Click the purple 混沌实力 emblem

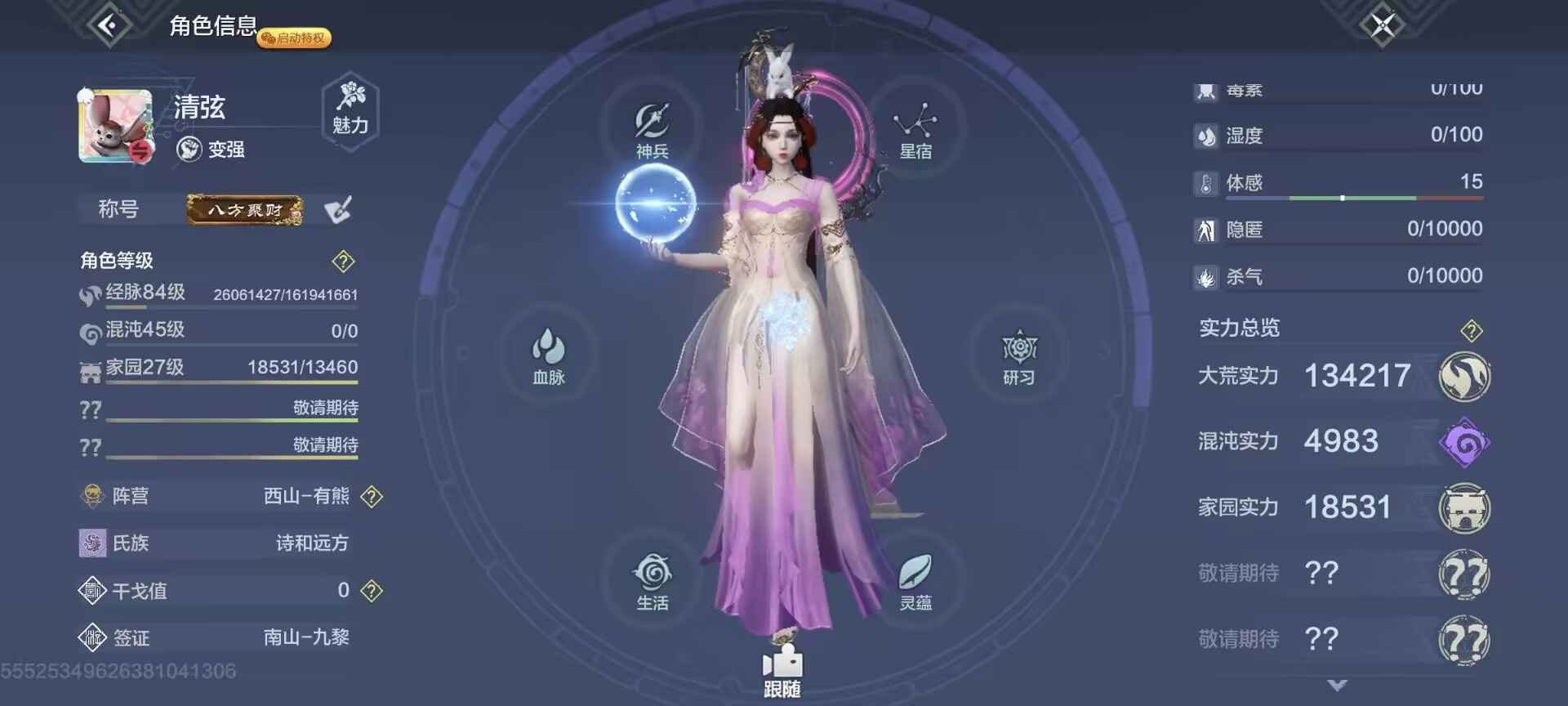click(x=1464, y=443)
